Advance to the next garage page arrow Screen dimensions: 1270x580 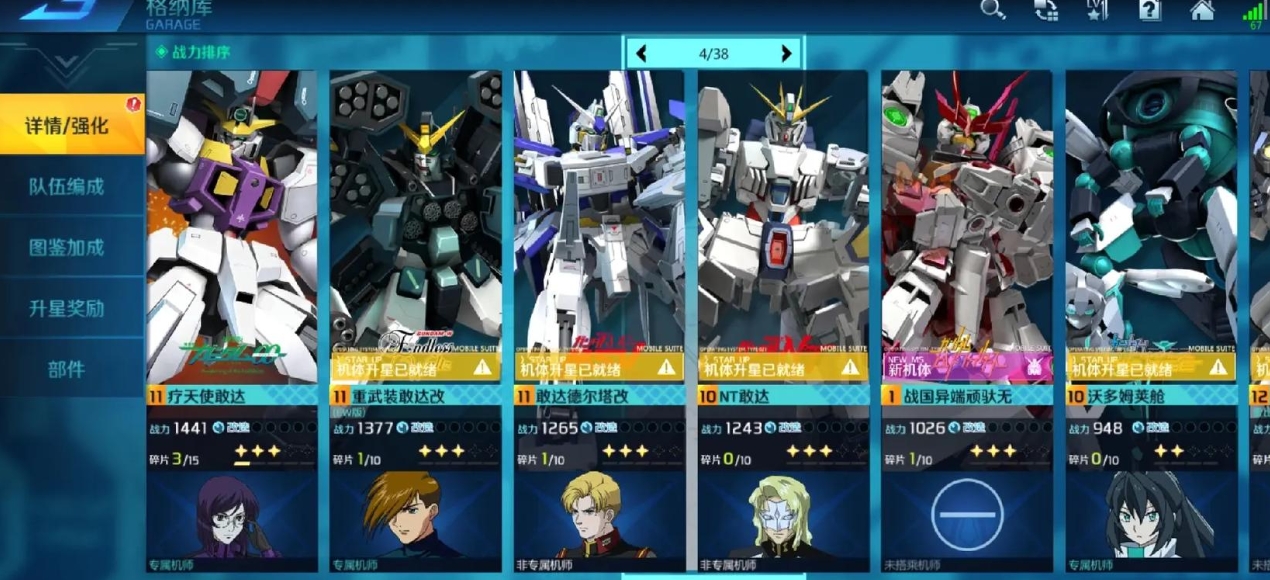[786, 54]
